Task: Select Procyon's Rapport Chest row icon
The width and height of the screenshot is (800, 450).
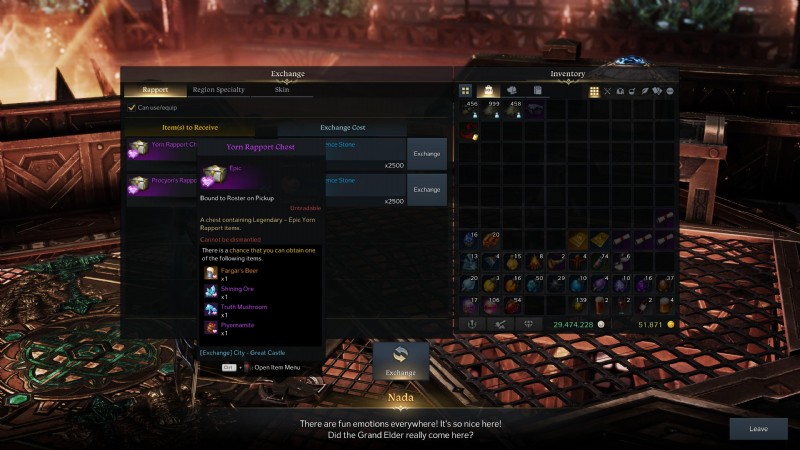Action: 138,184
